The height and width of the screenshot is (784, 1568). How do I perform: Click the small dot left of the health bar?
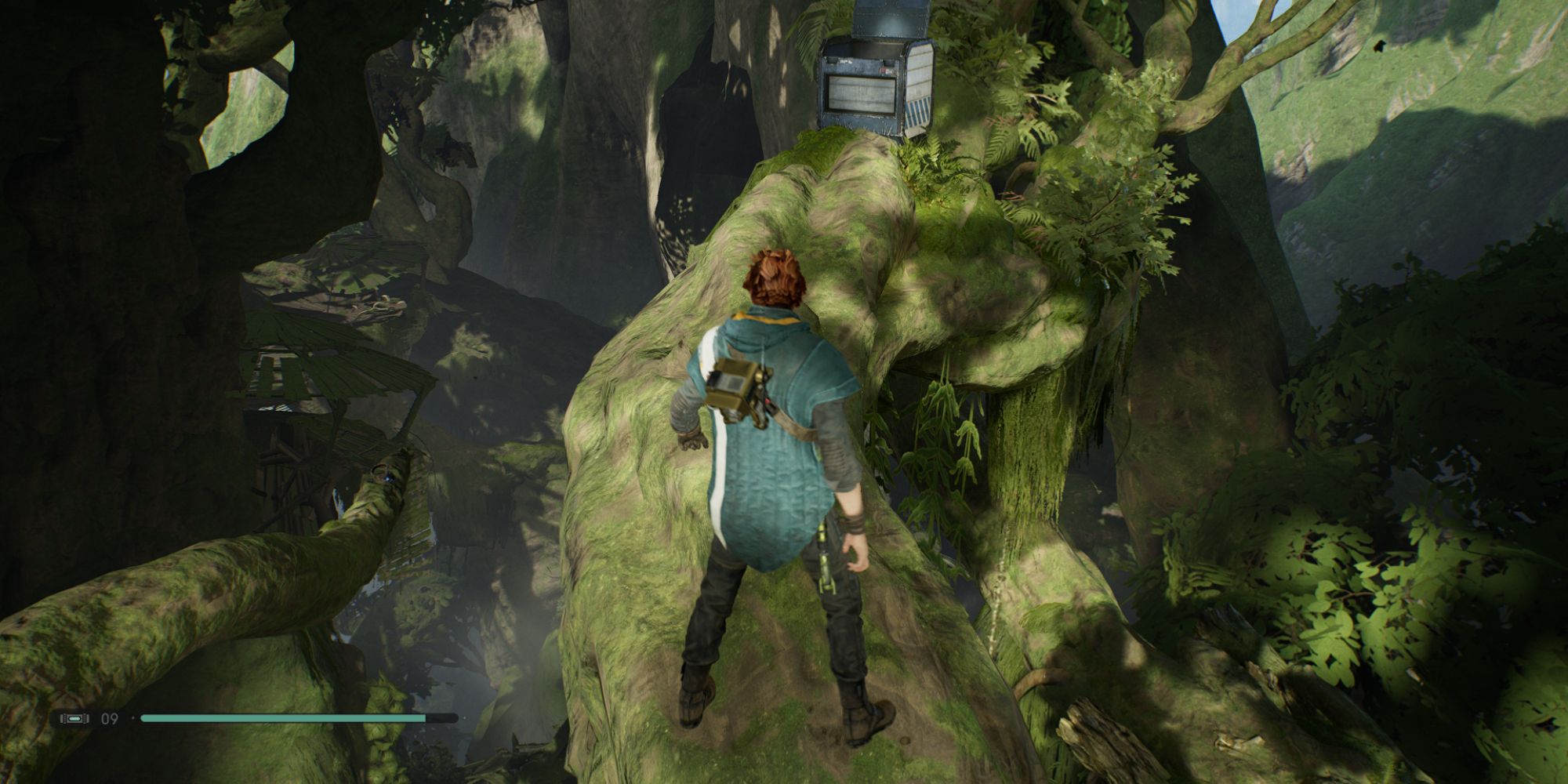point(133,717)
